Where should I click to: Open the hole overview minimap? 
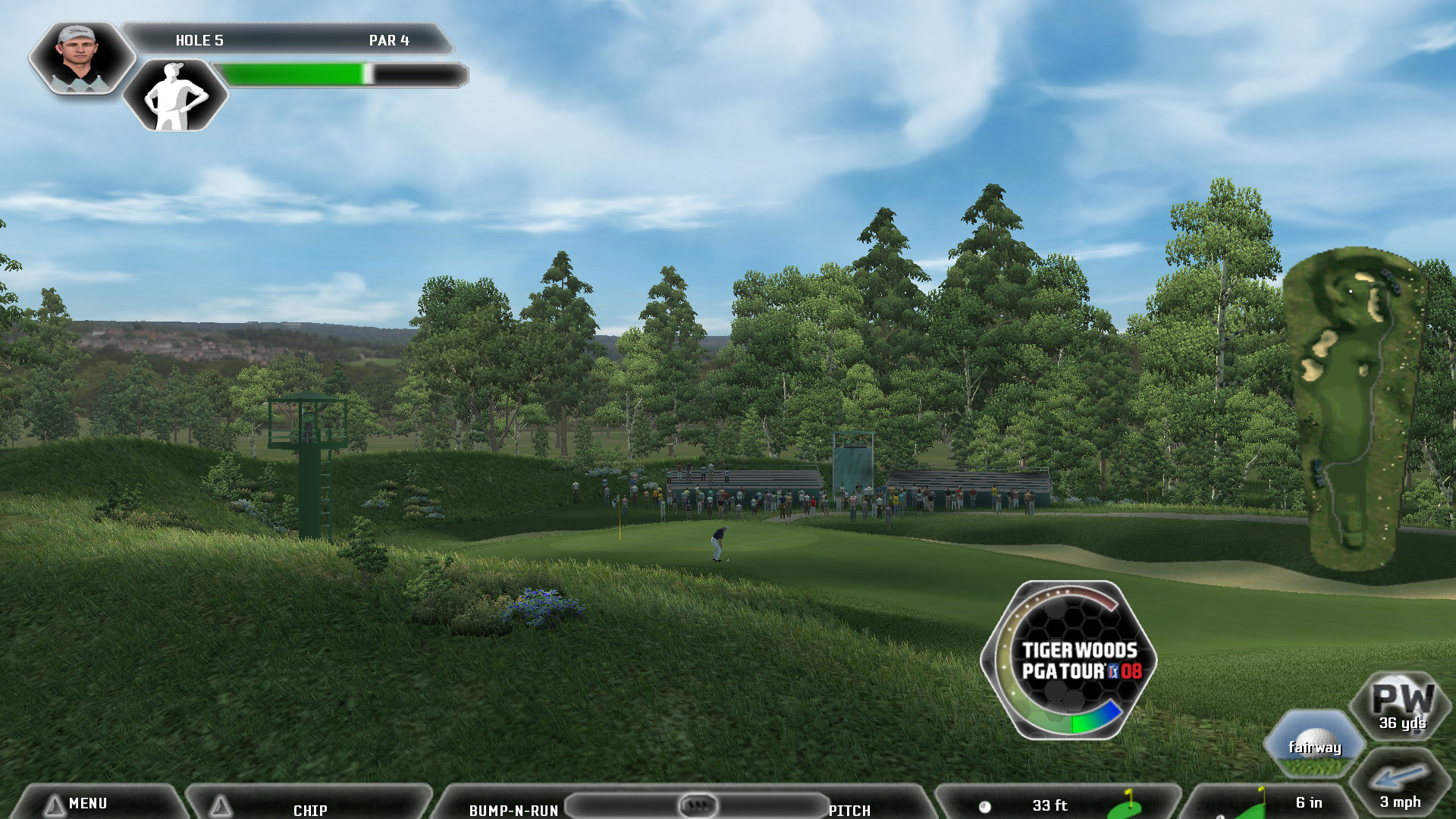[1354, 409]
